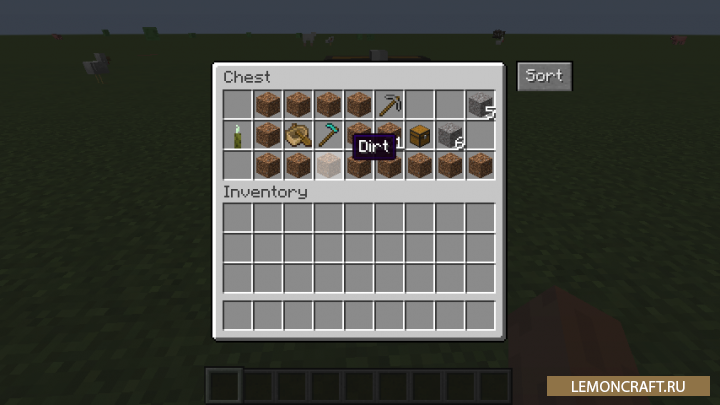Take the wooden boat from the chest
This screenshot has width=720, height=405.
(x=298, y=135)
